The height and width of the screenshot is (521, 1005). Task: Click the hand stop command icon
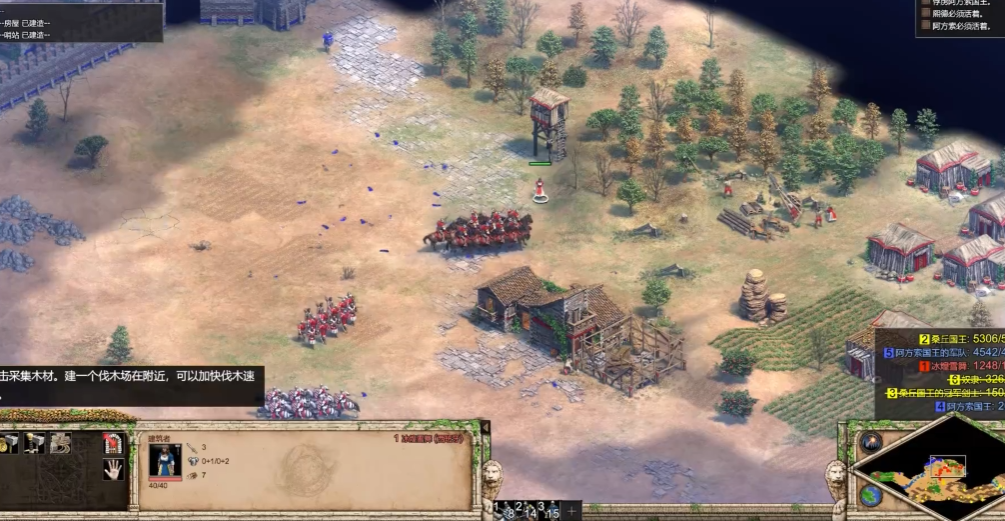click(x=113, y=469)
